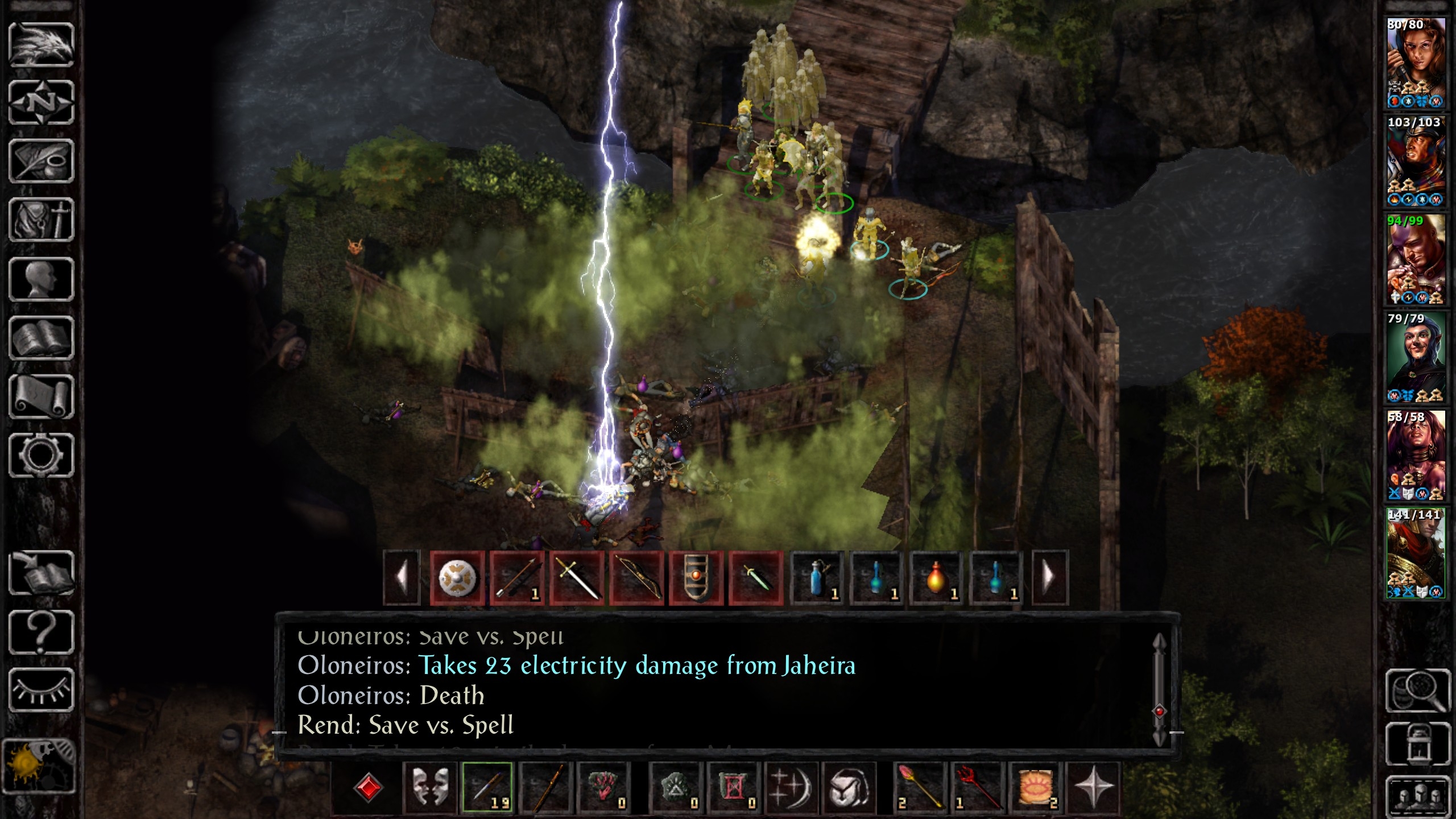Screen dimensions: 1456x819
Task: Select the hooded elf portrait with 79/79 health
Action: 1415,357
